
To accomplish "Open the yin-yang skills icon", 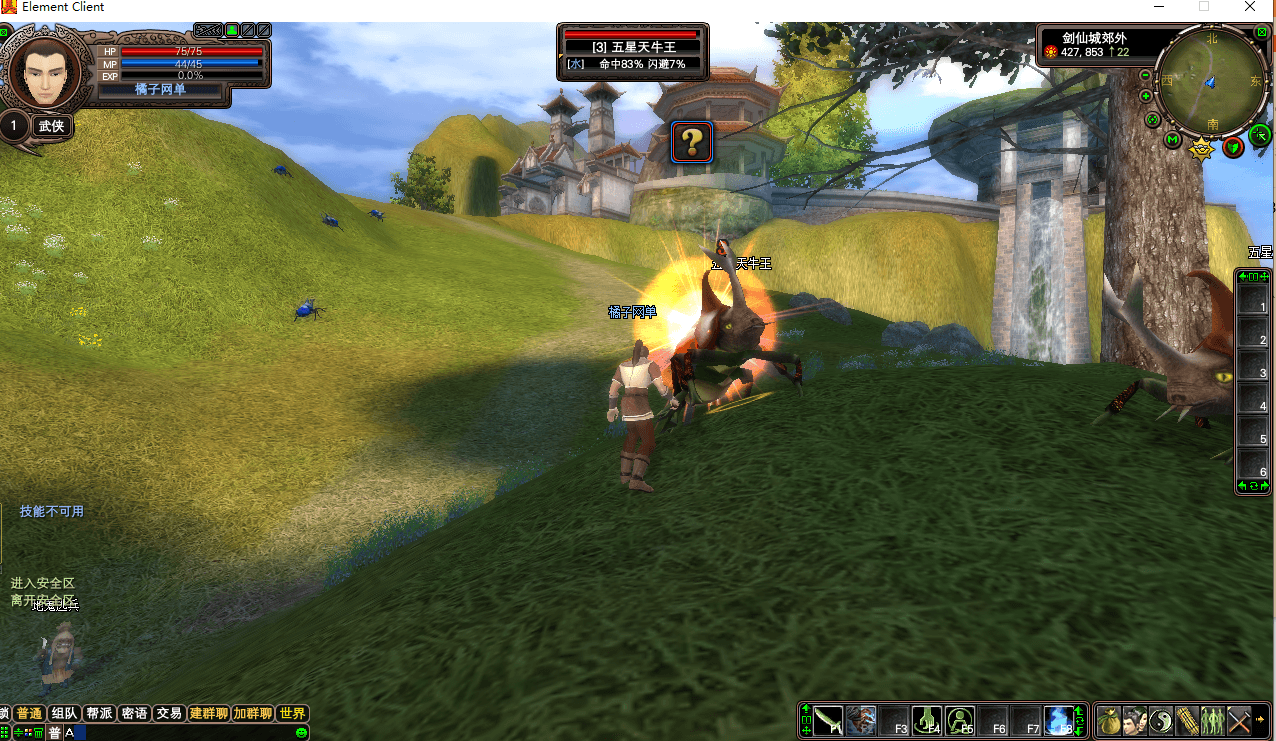I will click(x=1161, y=720).
